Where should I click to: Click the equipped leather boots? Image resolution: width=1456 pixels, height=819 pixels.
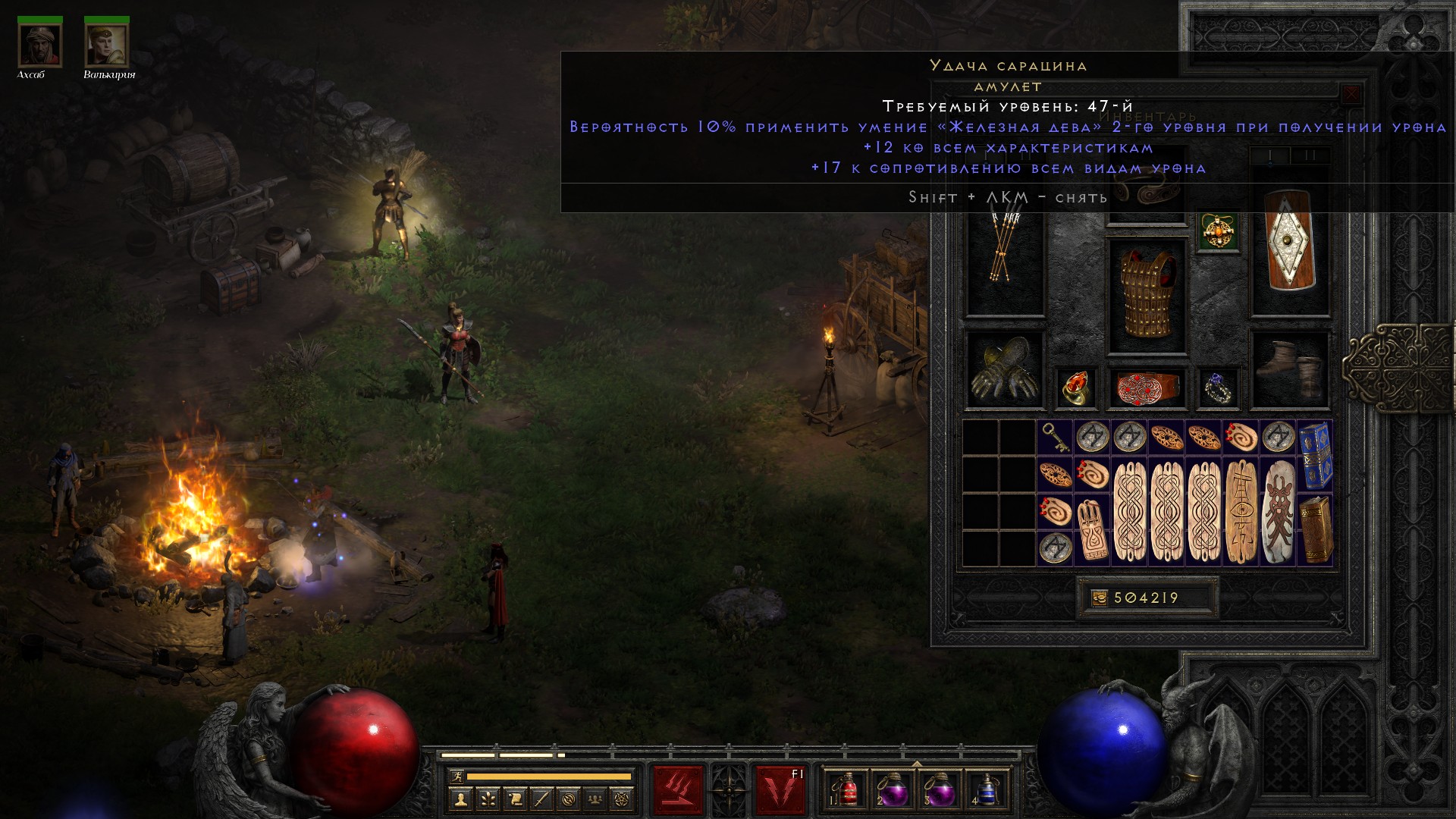tap(1290, 369)
